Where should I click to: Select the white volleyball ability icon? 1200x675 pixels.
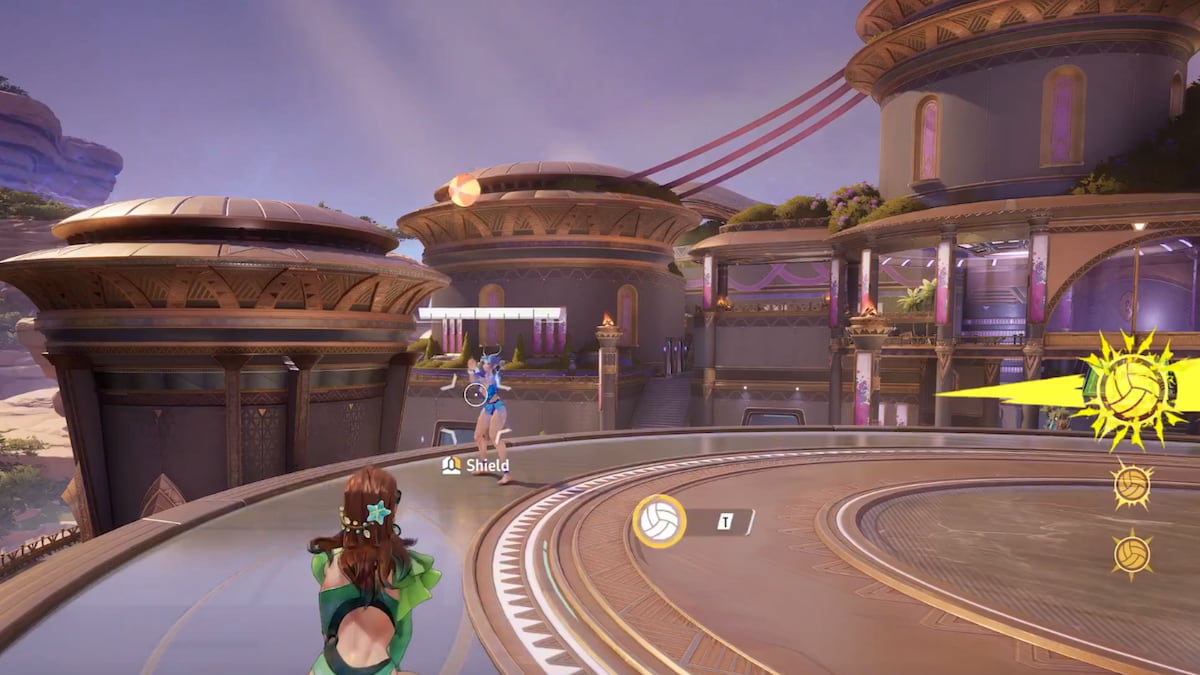click(659, 521)
